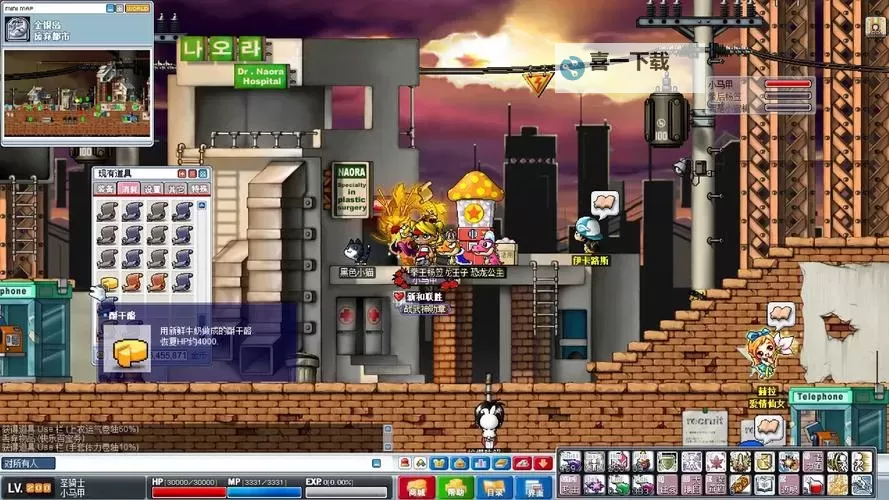Image resolution: width=889 pixels, height=500 pixels.
Task: Open the red 商城 cash shop button
Action: 416,486
